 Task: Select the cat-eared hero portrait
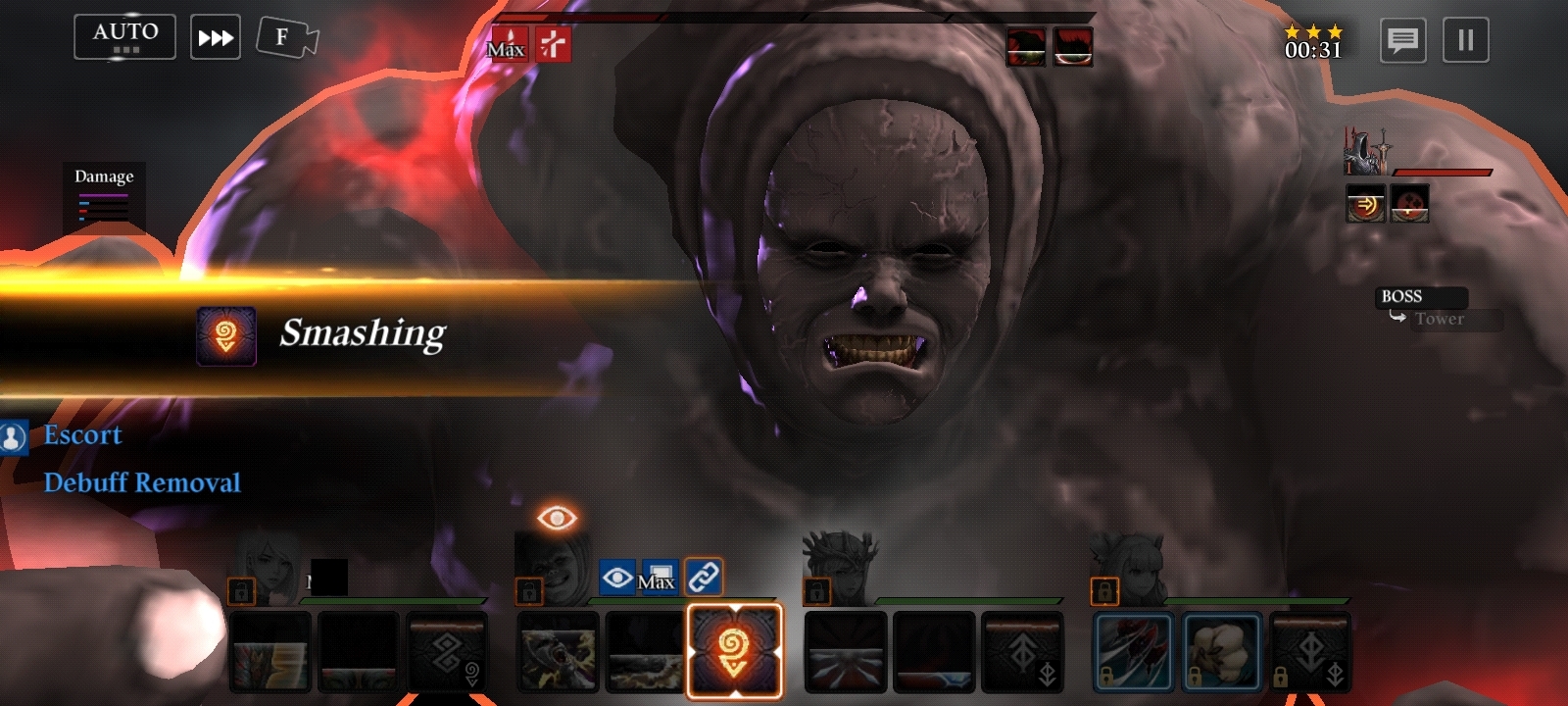coord(1129,567)
